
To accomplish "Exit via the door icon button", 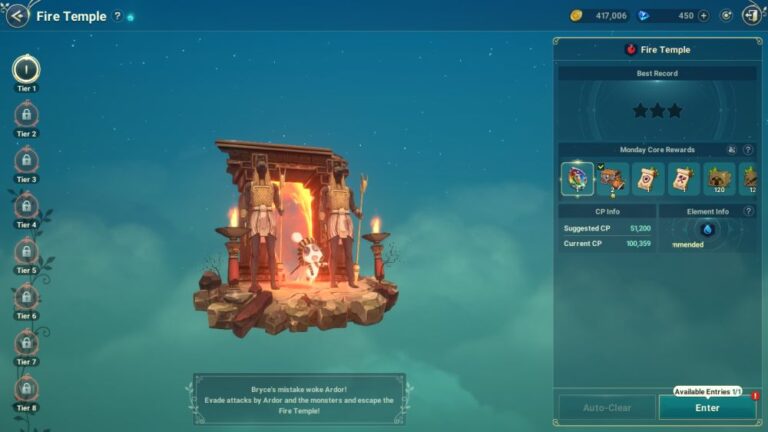I will 751,16.
